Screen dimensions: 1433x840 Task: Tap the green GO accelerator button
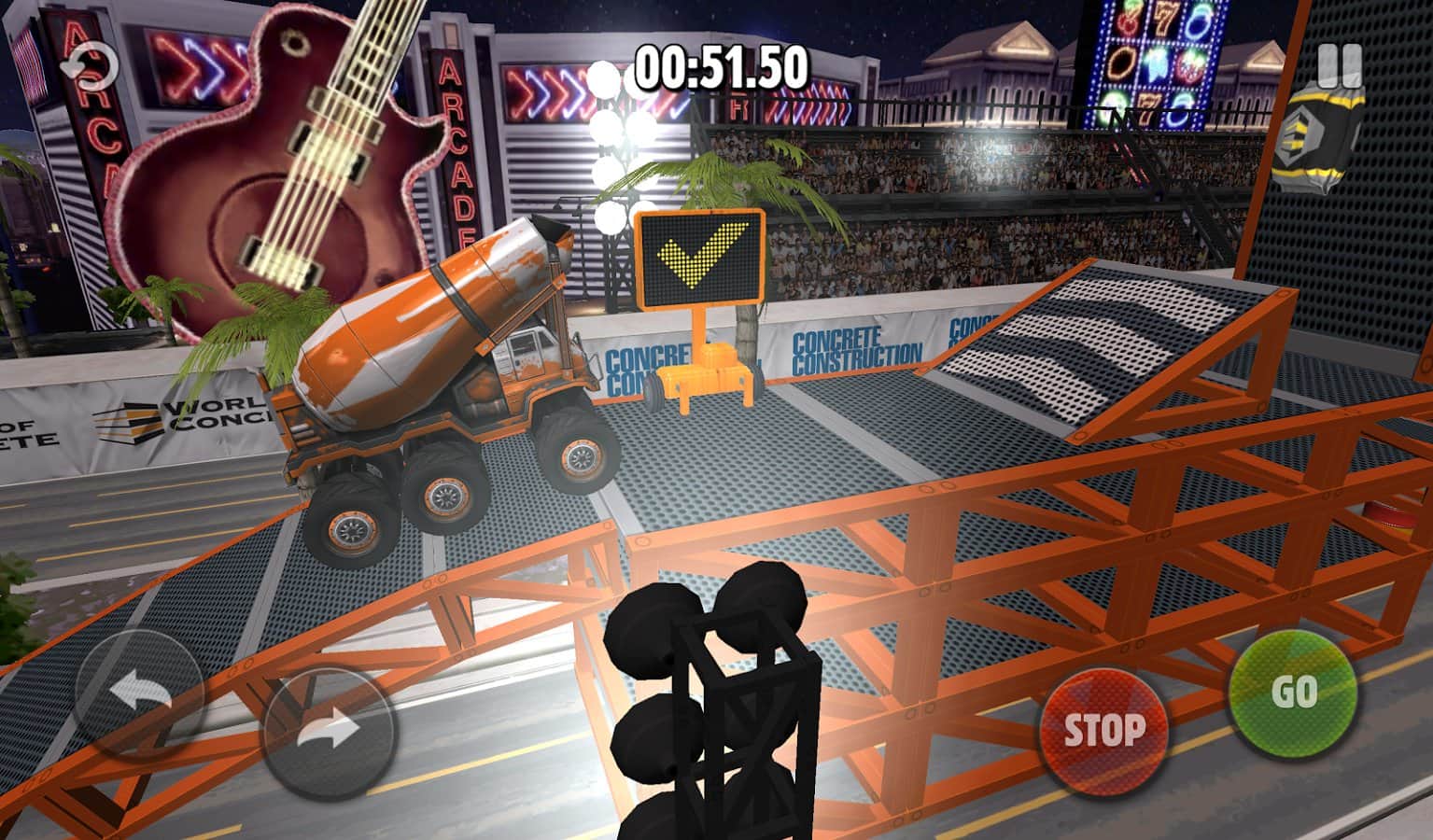1292,693
